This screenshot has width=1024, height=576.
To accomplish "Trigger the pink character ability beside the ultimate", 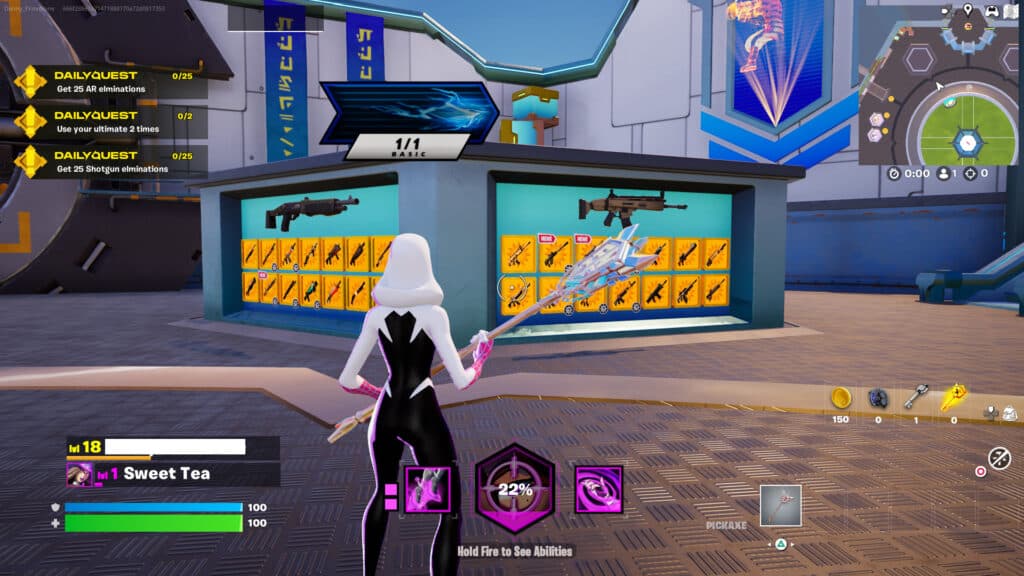I will [427, 490].
